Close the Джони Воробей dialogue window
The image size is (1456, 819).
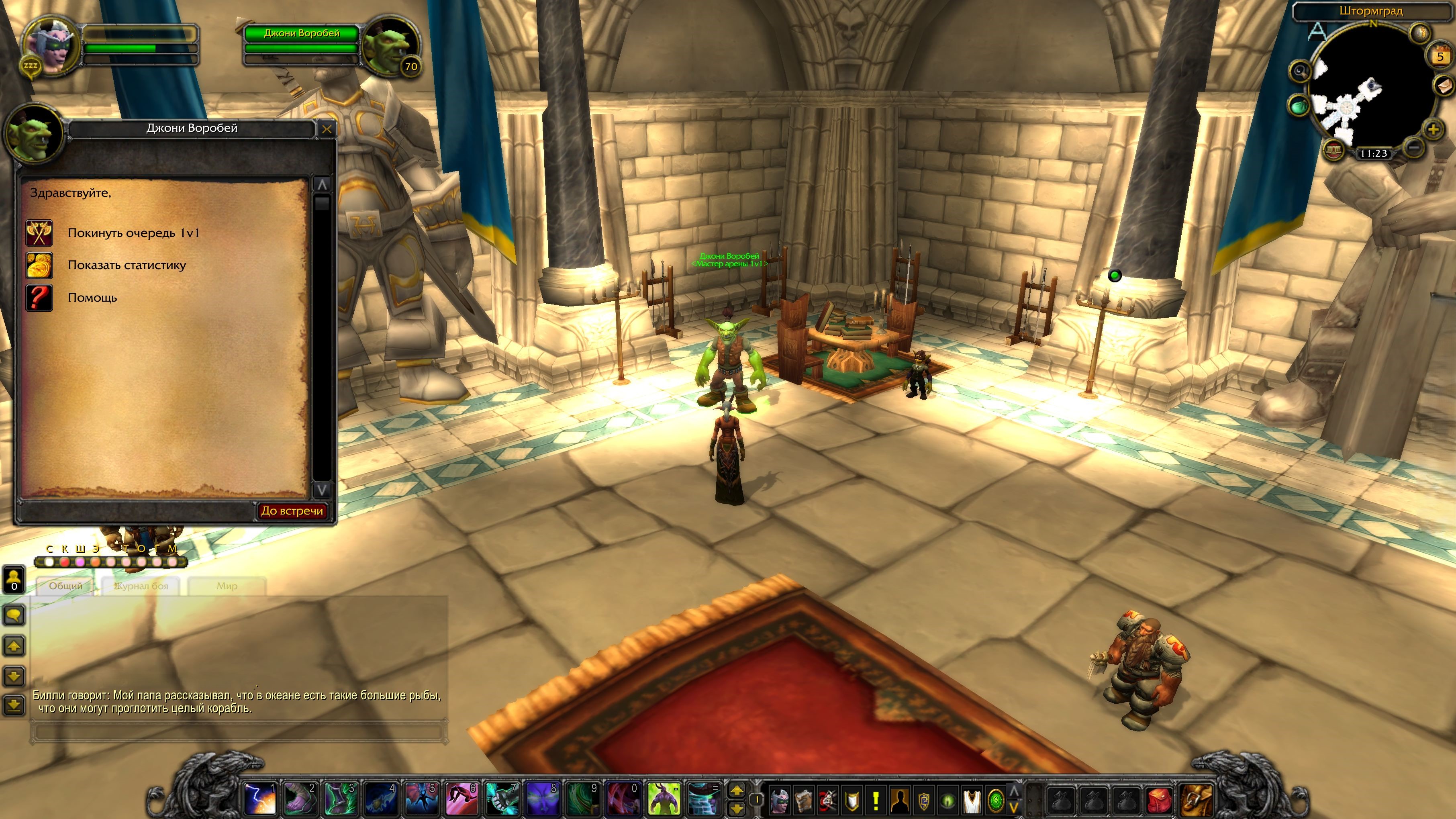click(327, 129)
